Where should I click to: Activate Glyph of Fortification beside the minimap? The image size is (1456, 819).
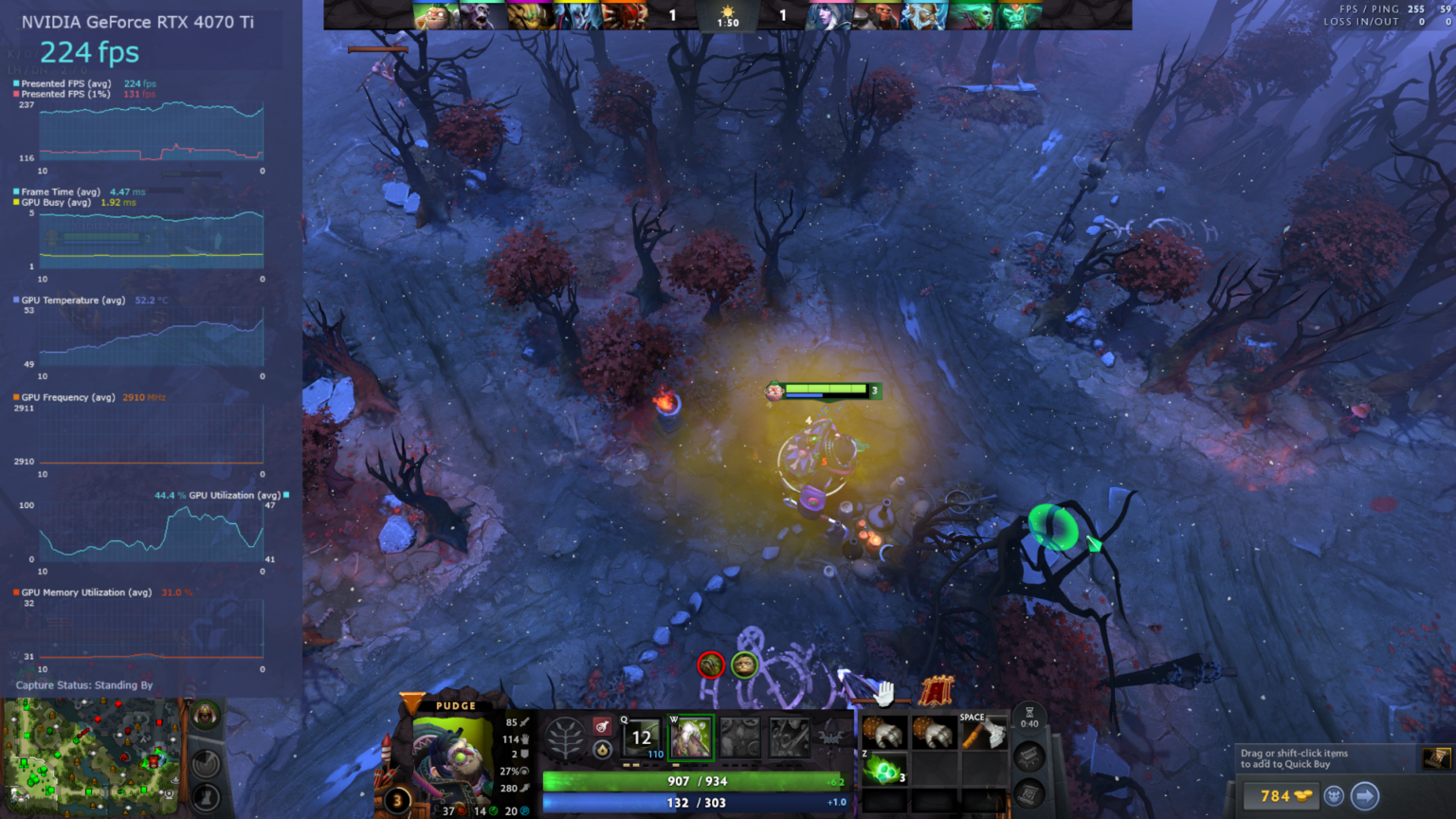tap(205, 799)
